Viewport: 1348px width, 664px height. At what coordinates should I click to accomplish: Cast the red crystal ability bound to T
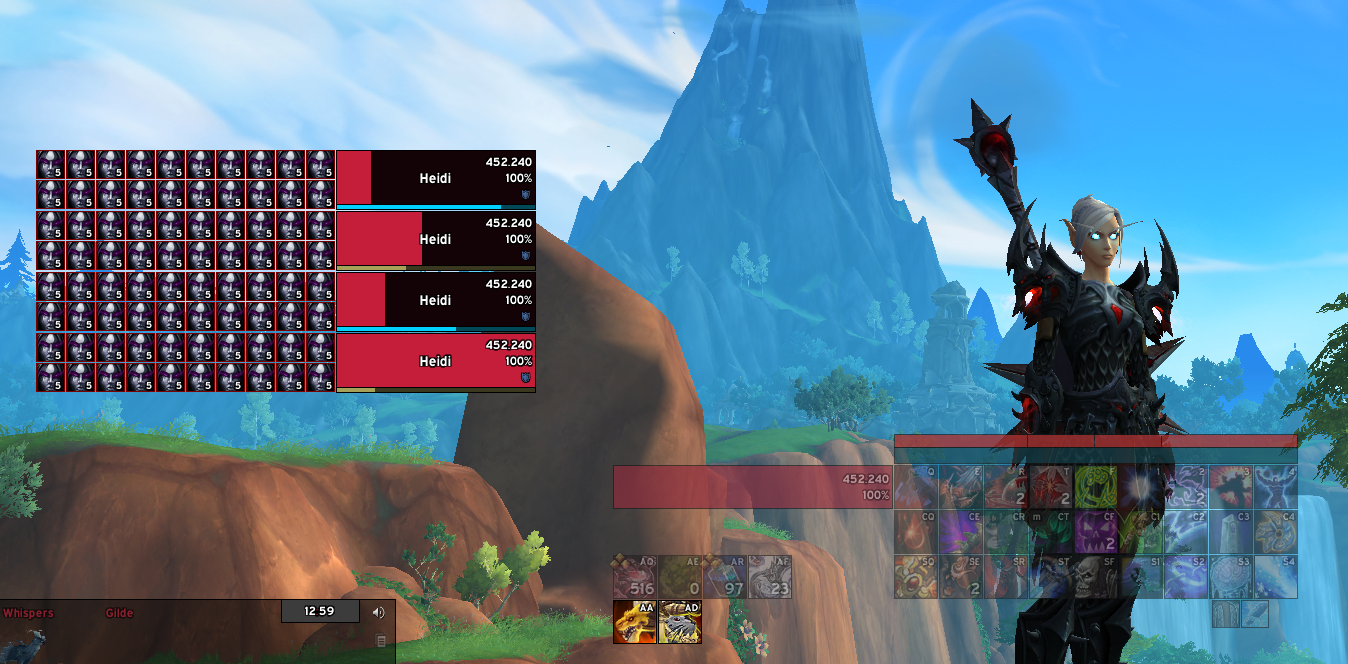[1050, 486]
